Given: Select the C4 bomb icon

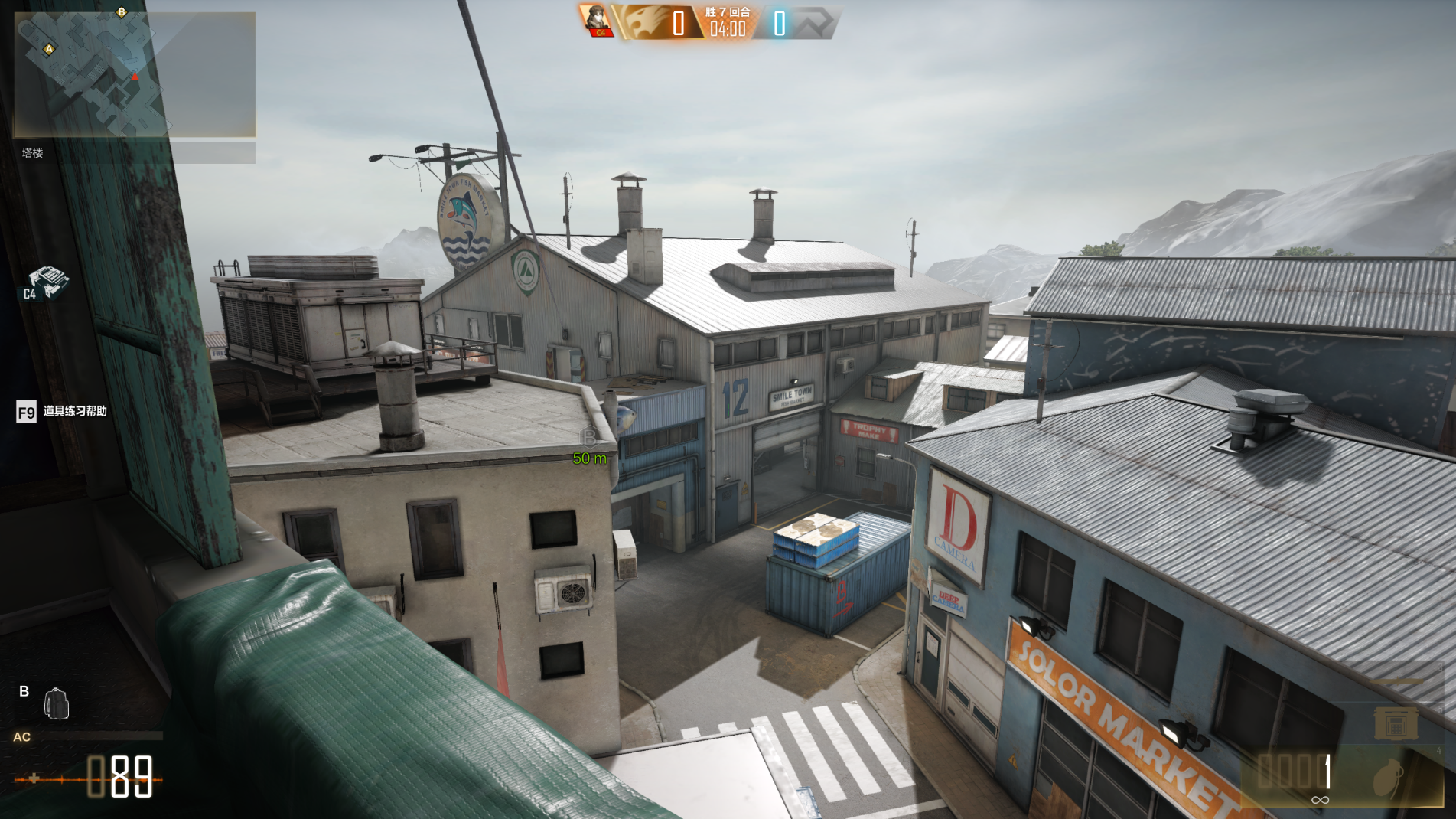Looking at the screenshot, I should [x=47, y=282].
